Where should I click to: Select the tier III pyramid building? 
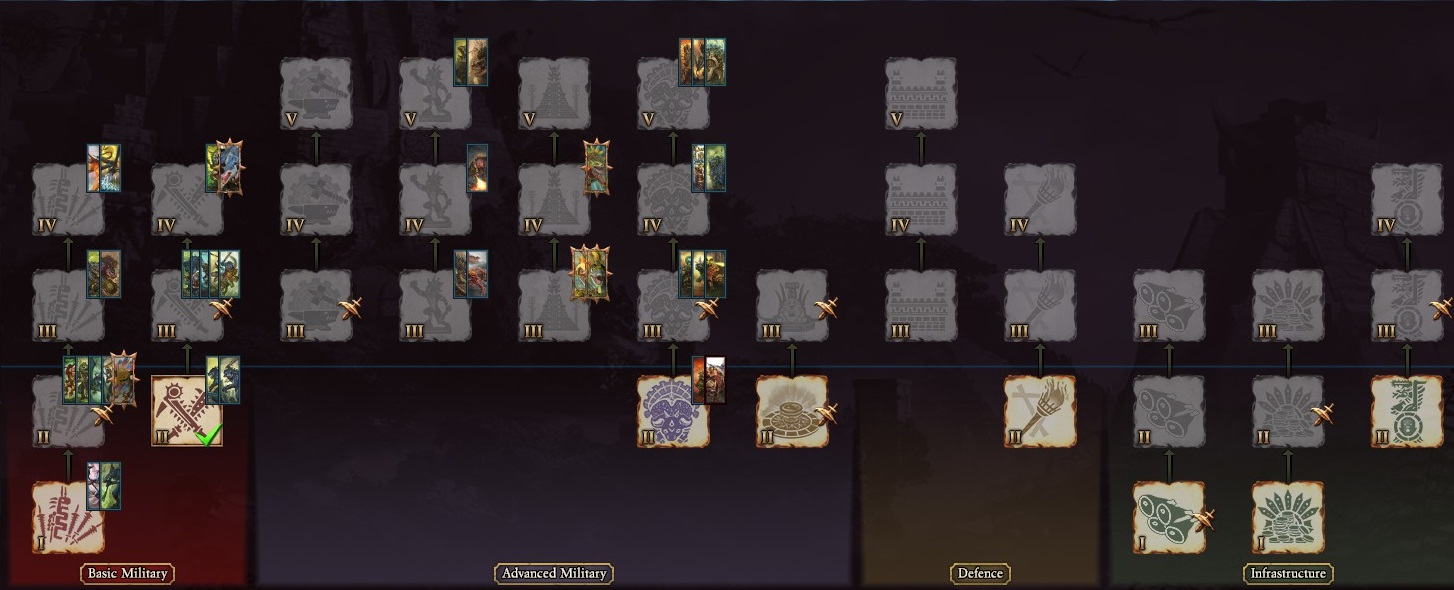554,305
